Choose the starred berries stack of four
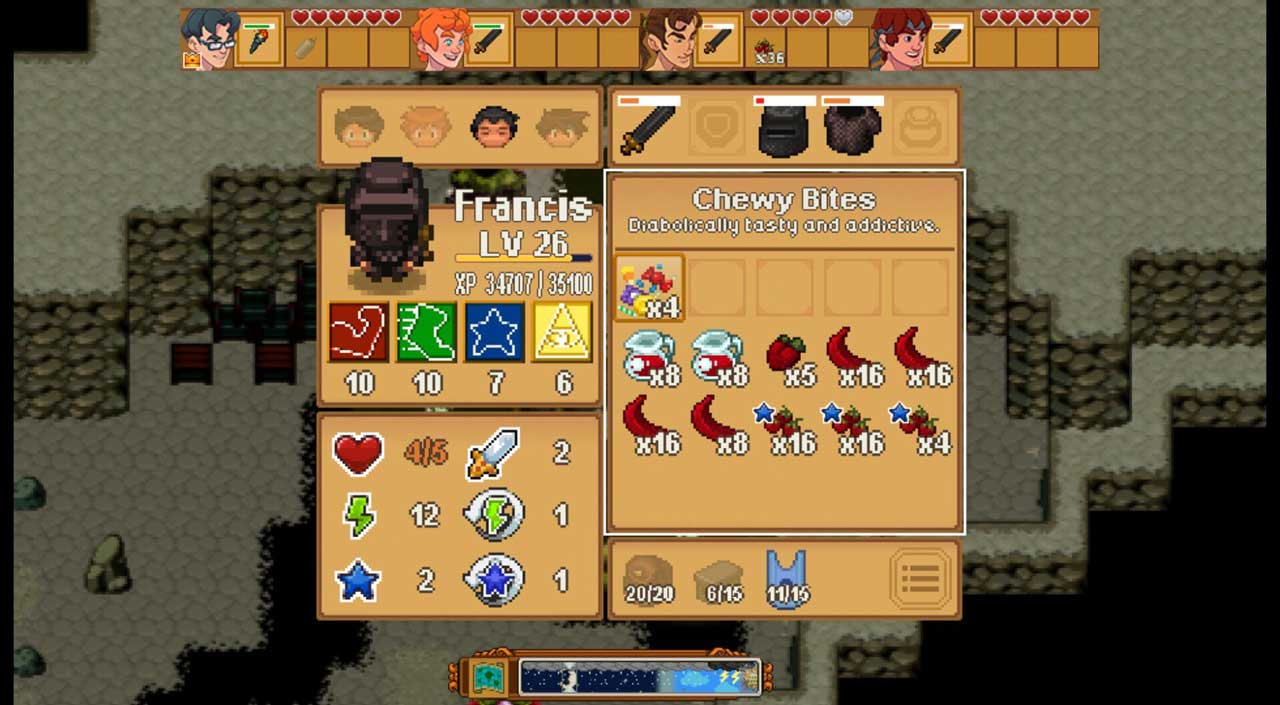The image size is (1280, 705). (x=921, y=424)
